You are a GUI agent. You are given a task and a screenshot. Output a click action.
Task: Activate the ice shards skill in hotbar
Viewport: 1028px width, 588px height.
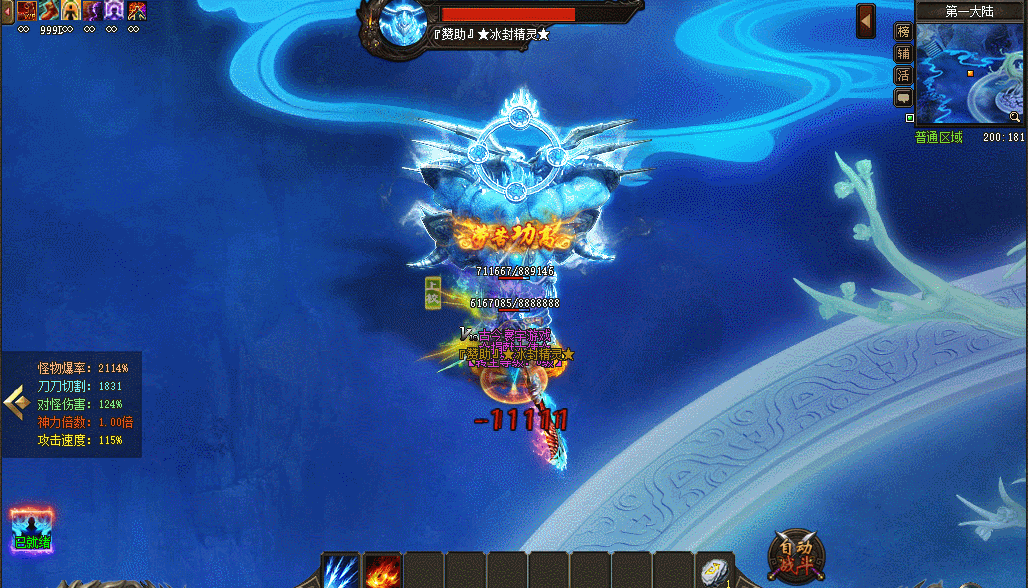point(341,571)
